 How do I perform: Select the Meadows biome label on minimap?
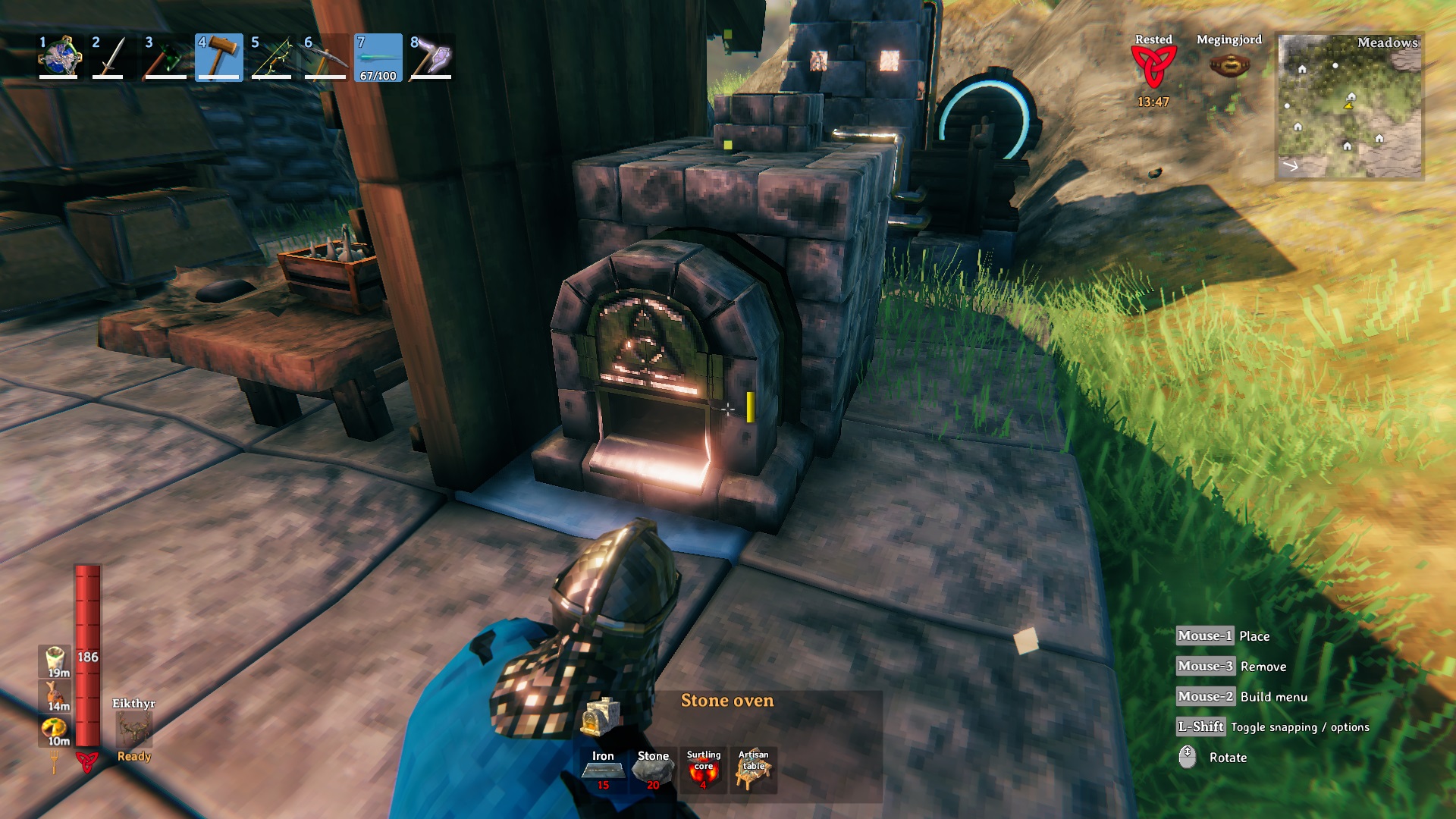tap(1389, 45)
